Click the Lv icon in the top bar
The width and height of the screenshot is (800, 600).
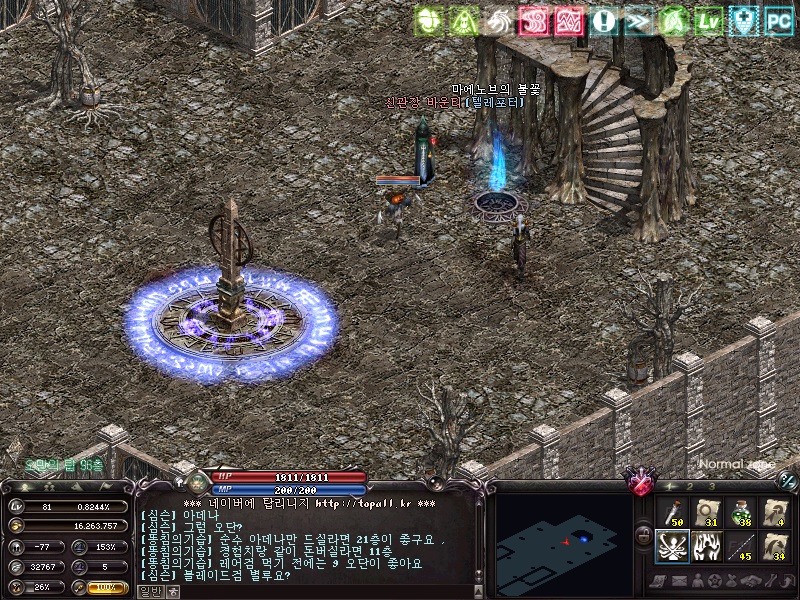pyautogui.click(x=709, y=20)
